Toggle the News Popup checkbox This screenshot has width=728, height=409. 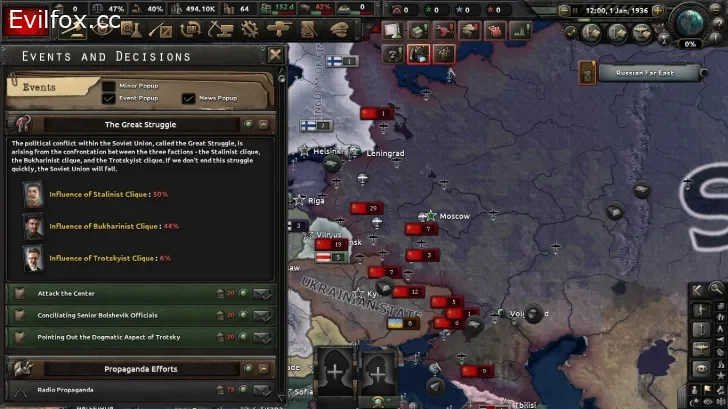(188, 99)
